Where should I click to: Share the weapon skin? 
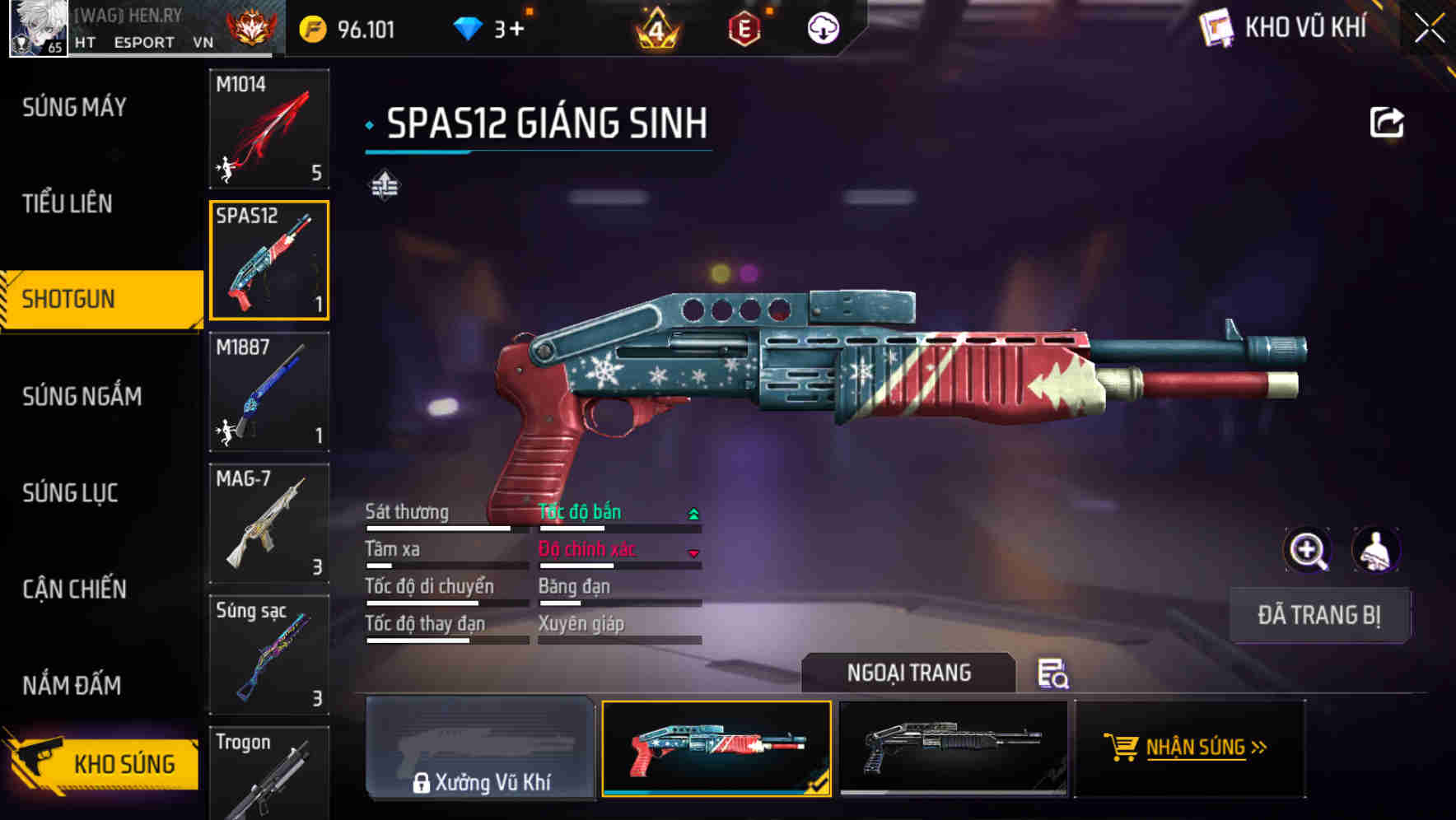pos(1386,123)
